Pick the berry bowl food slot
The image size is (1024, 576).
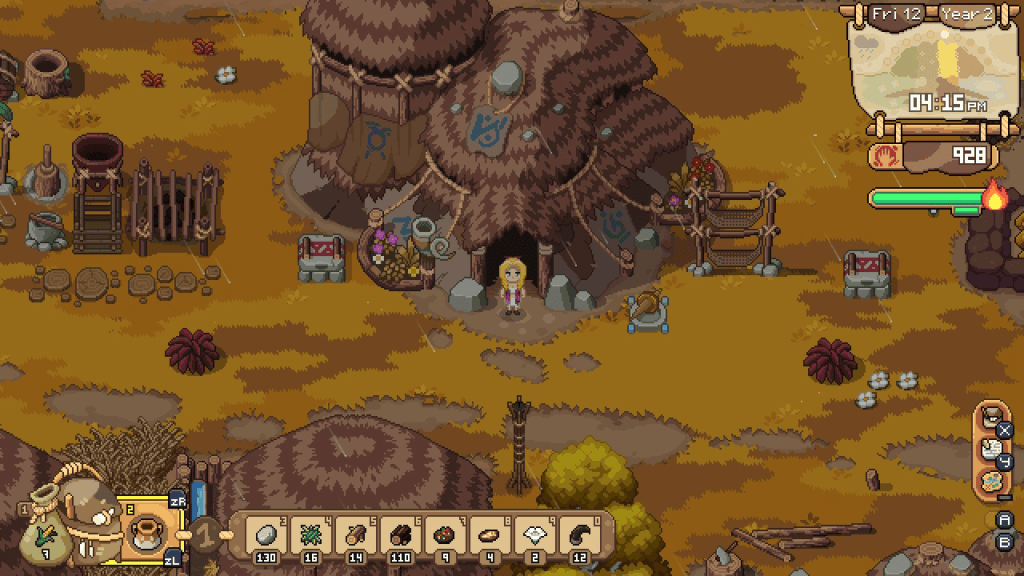click(445, 534)
